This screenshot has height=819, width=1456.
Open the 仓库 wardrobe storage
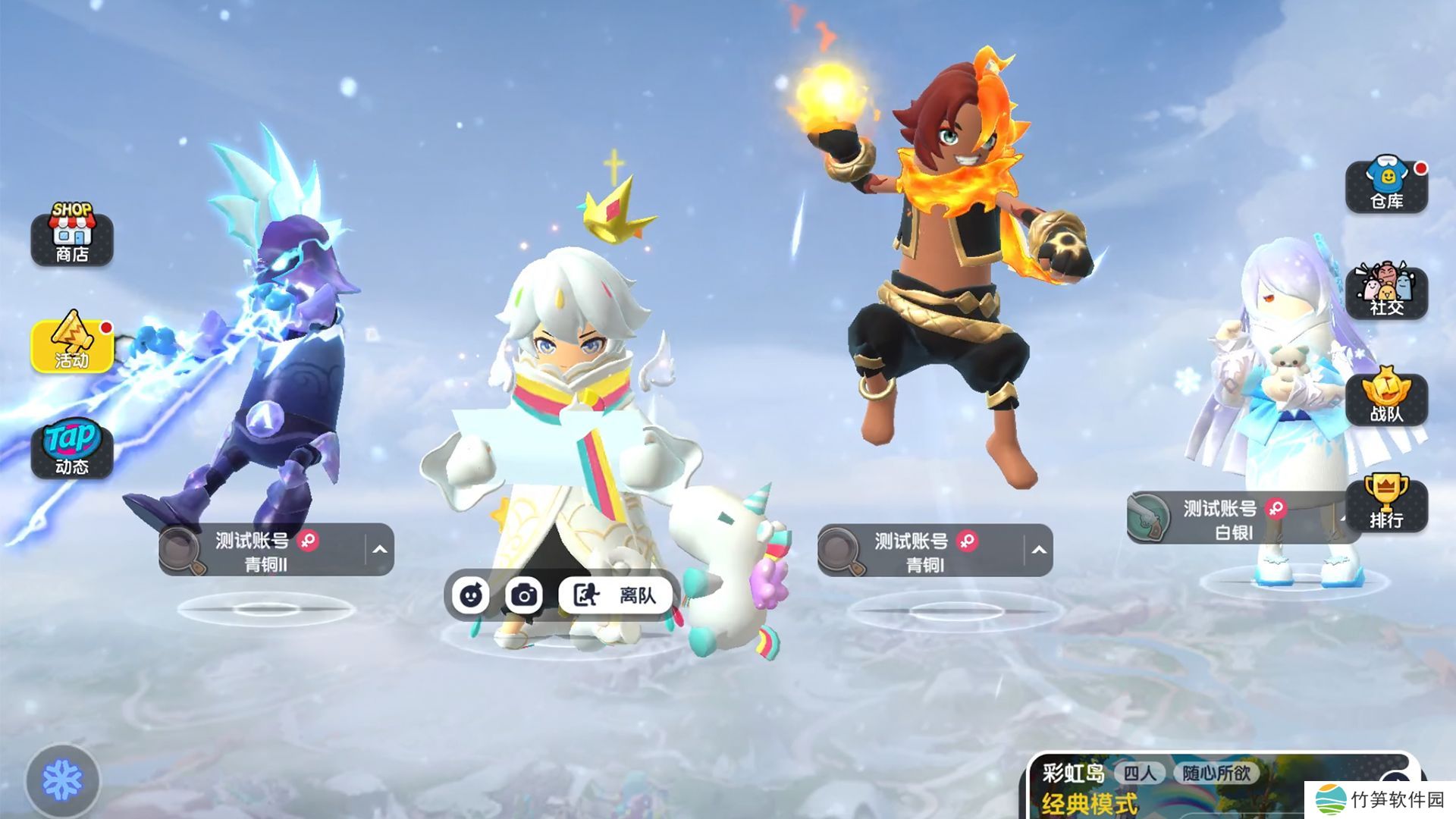point(1386,186)
